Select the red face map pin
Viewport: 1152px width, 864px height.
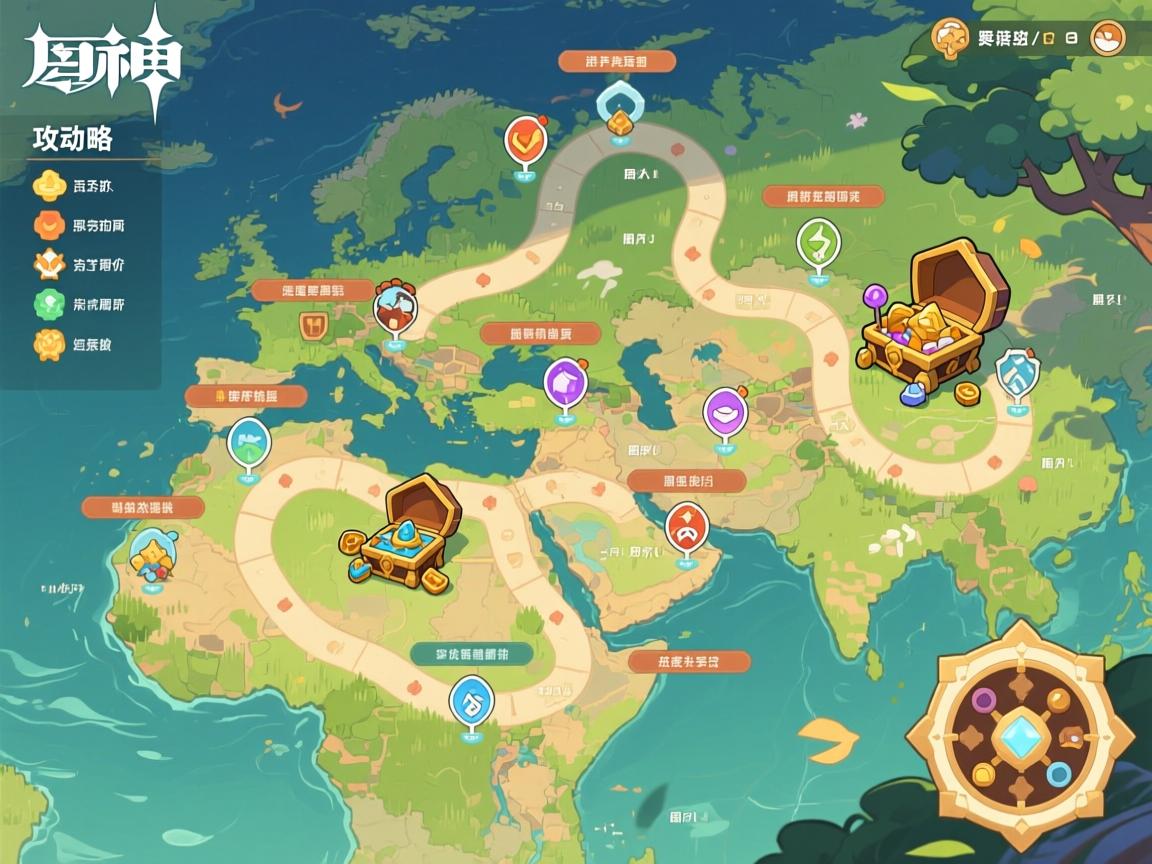pos(686,527)
